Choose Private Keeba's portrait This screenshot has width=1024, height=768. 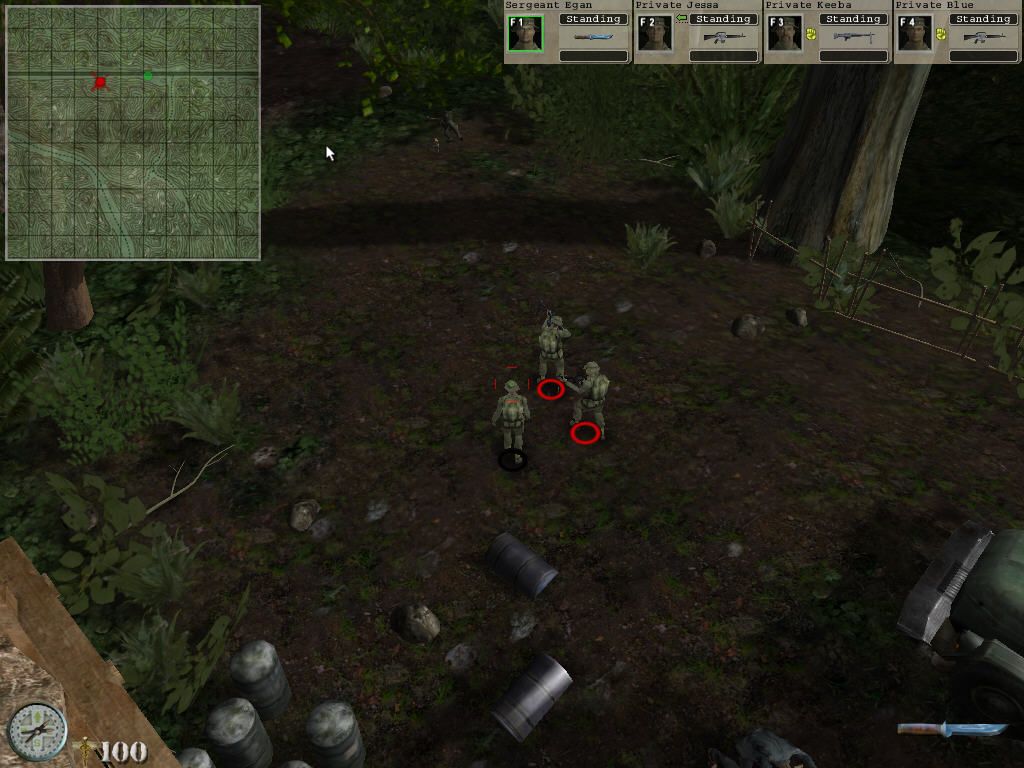785,33
